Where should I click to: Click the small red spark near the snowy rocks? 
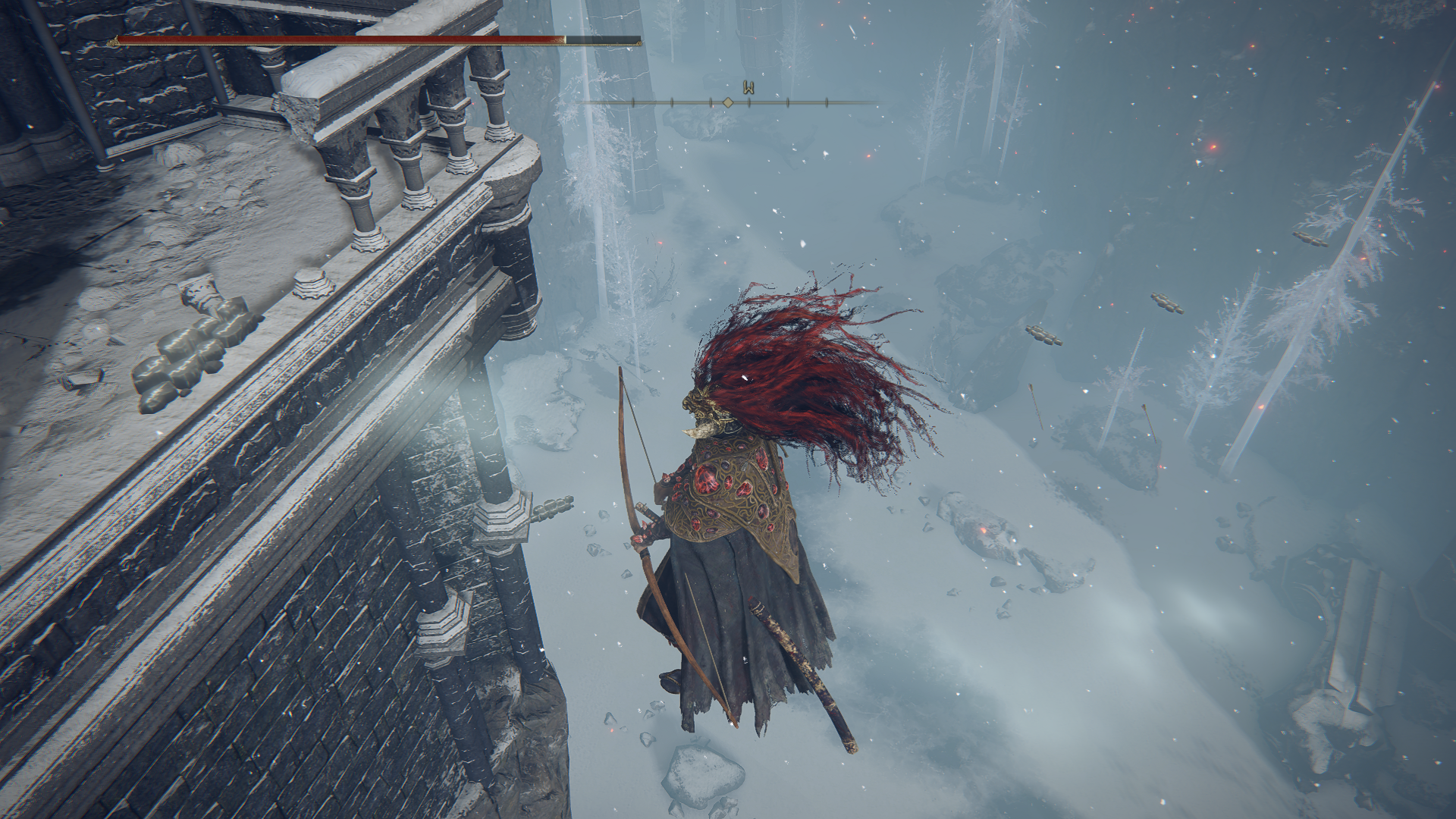coord(1159,466)
